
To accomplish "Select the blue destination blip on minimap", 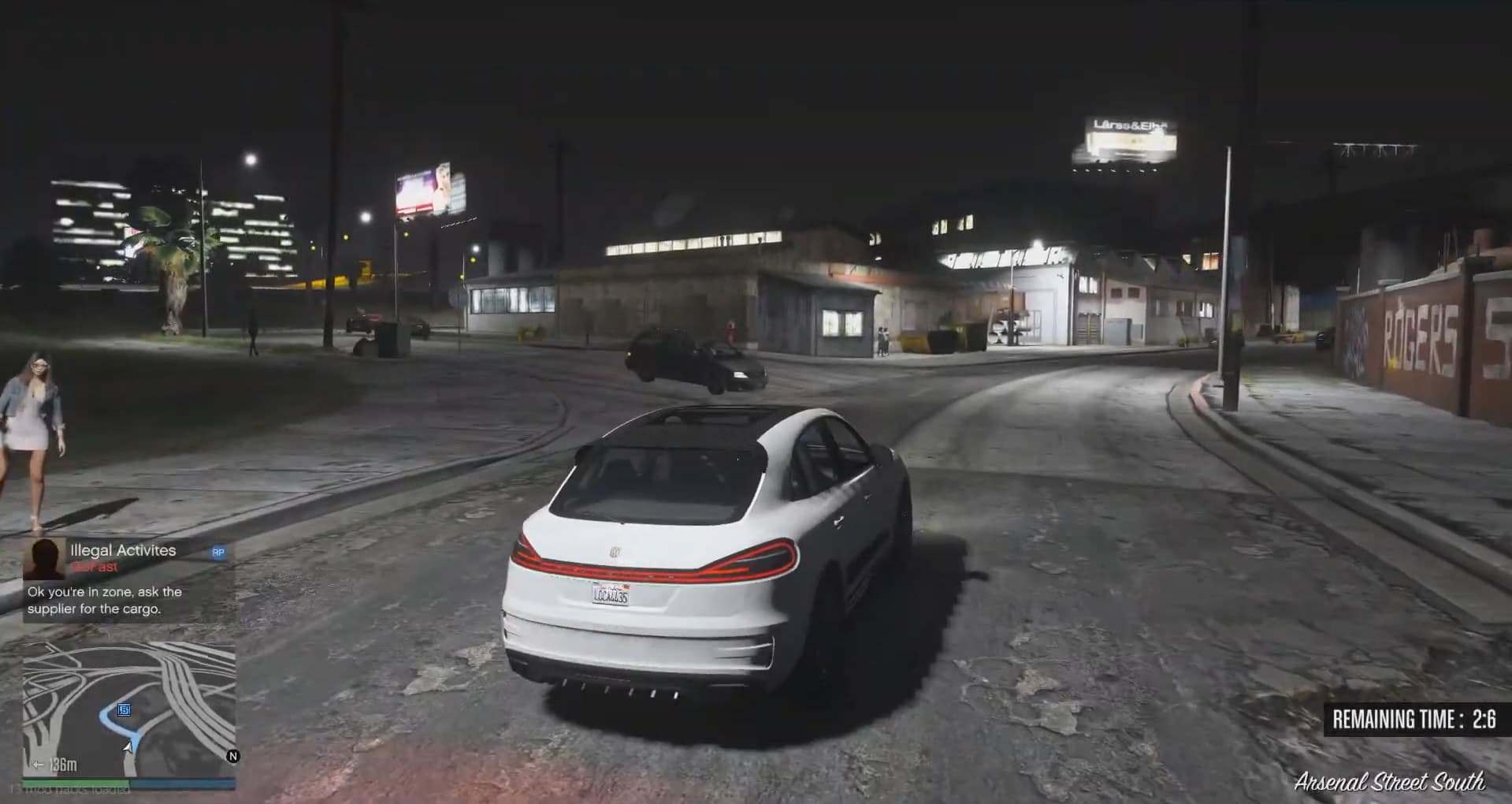I will (124, 709).
